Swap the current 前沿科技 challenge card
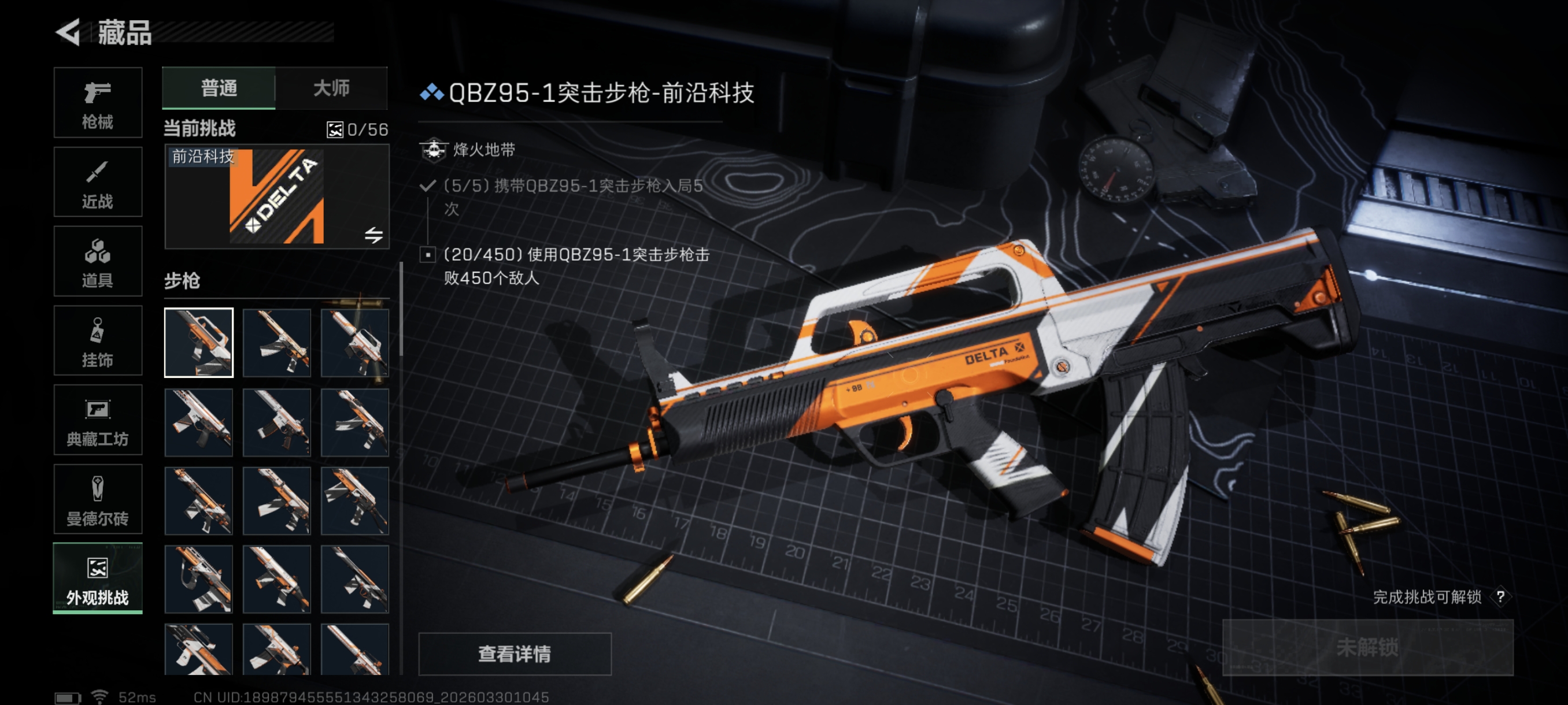The width and height of the screenshot is (1568, 705). point(373,235)
